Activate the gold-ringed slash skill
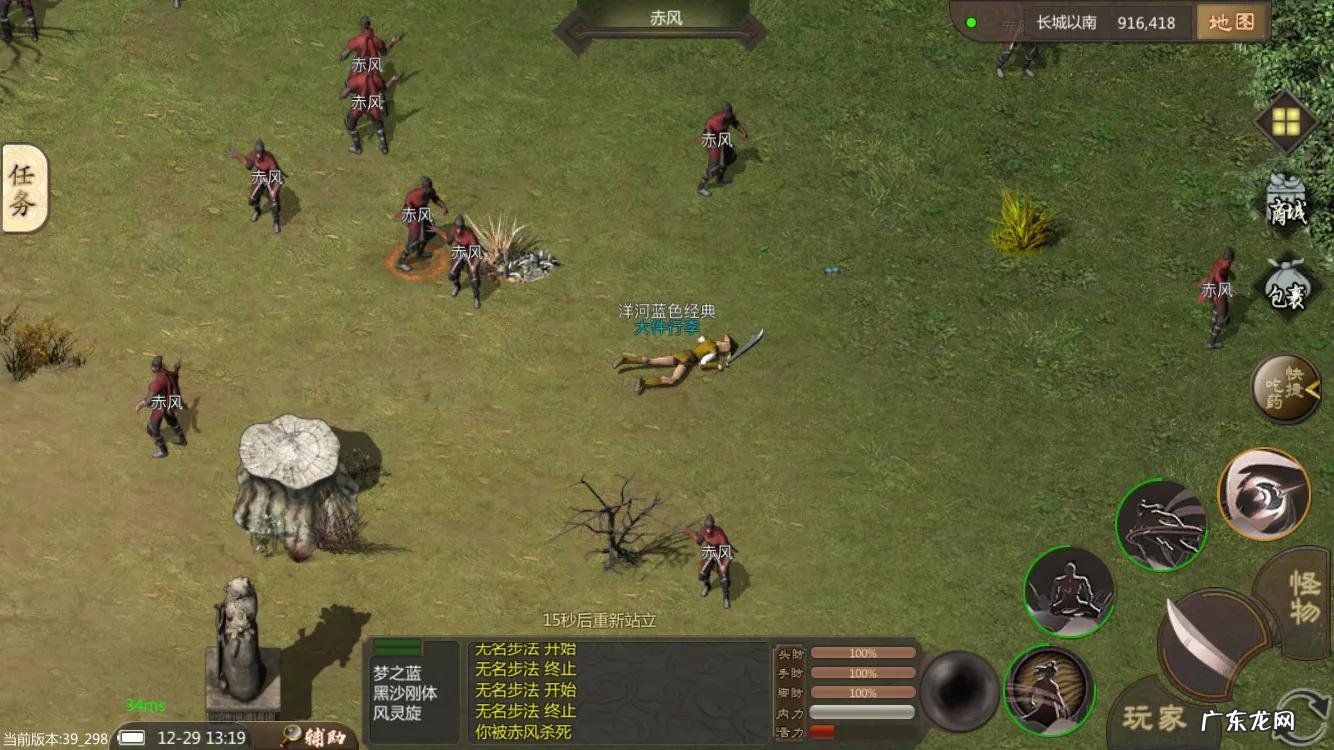 point(1263,494)
